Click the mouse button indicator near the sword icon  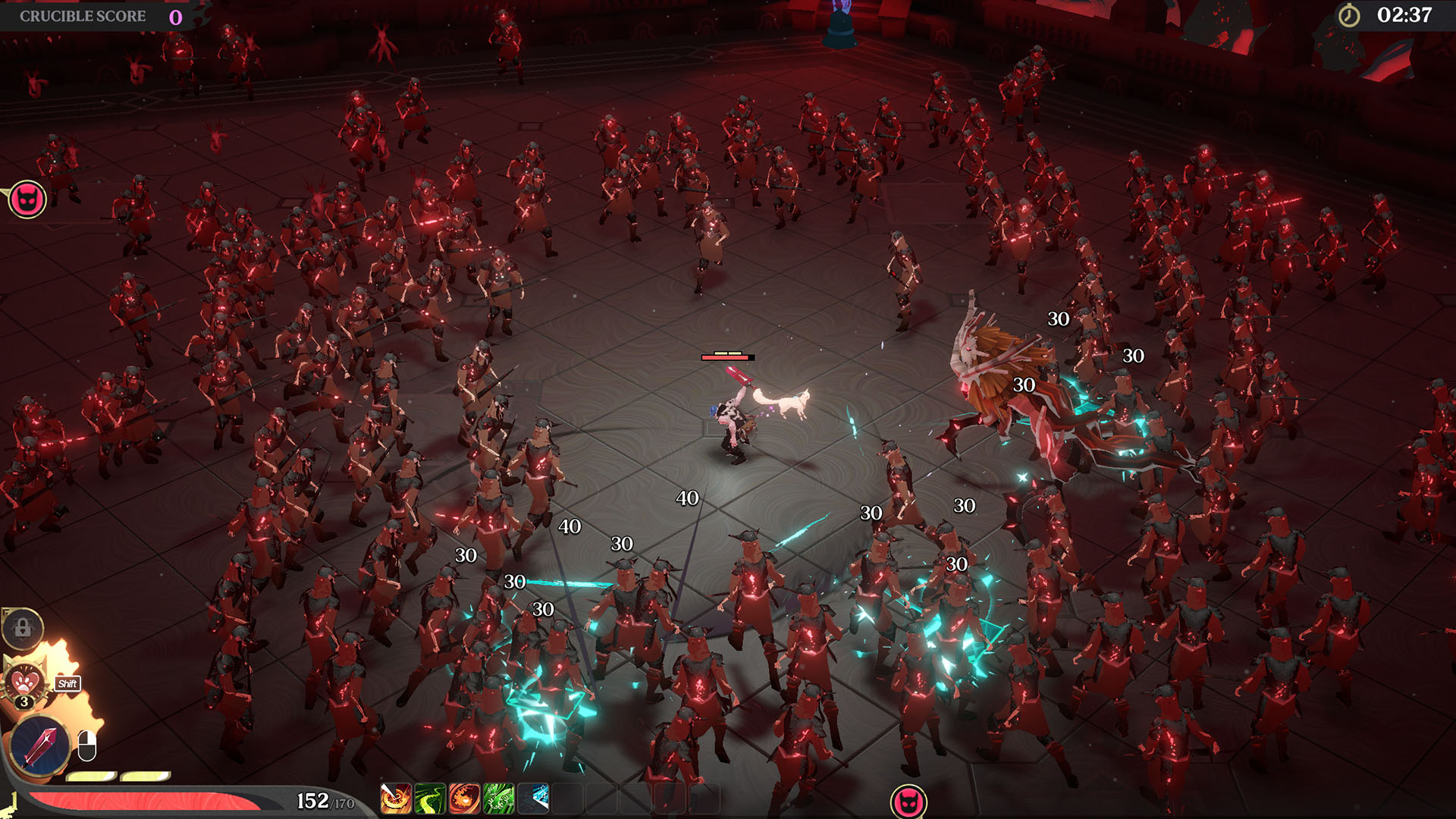(86, 745)
